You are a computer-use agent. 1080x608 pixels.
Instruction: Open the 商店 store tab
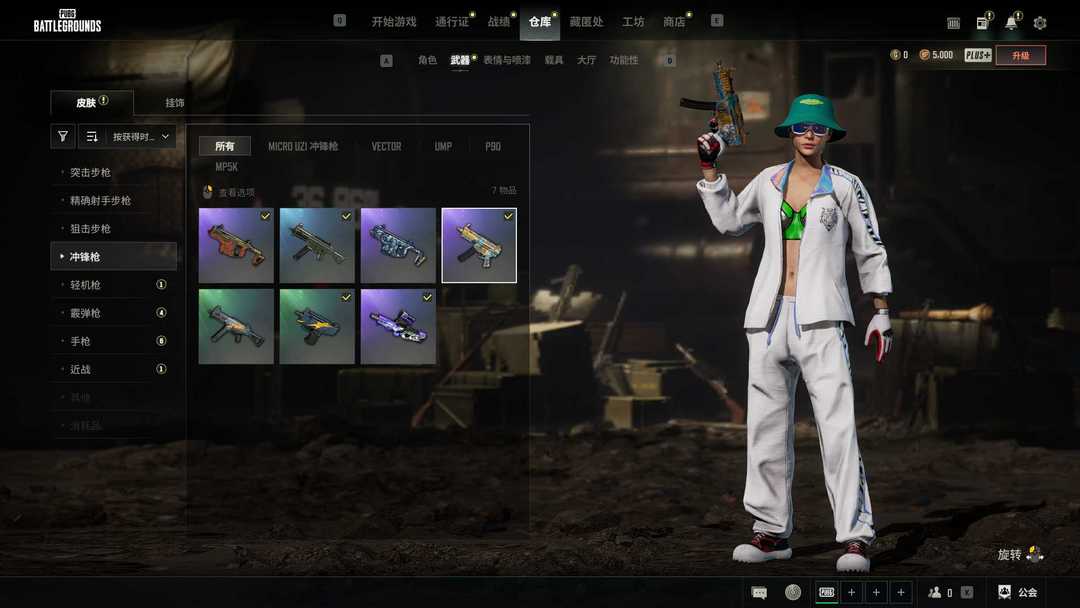coord(674,21)
